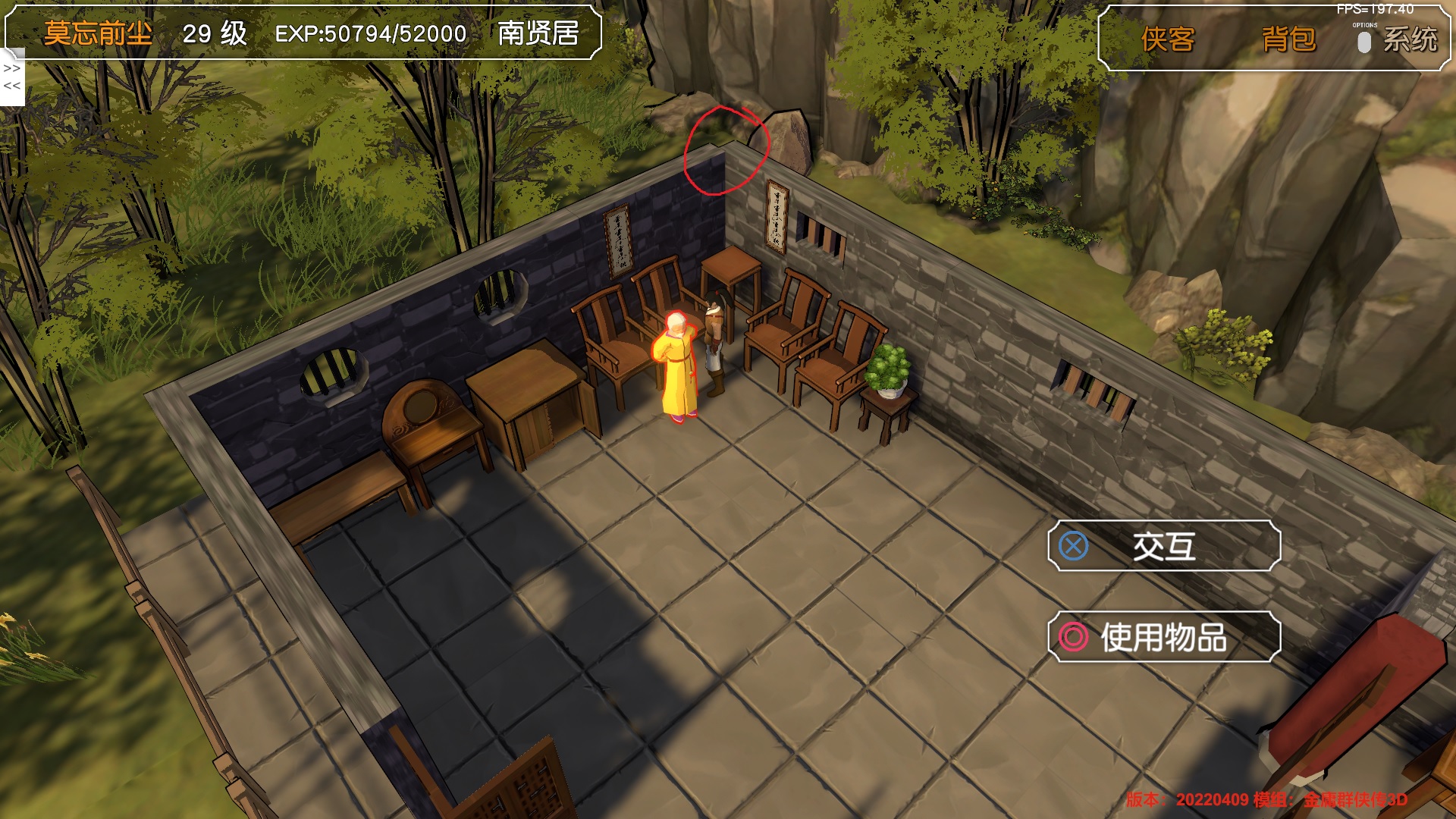Choose the 使用物品 use item button
The height and width of the screenshot is (819, 1456).
[x=1164, y=637]
